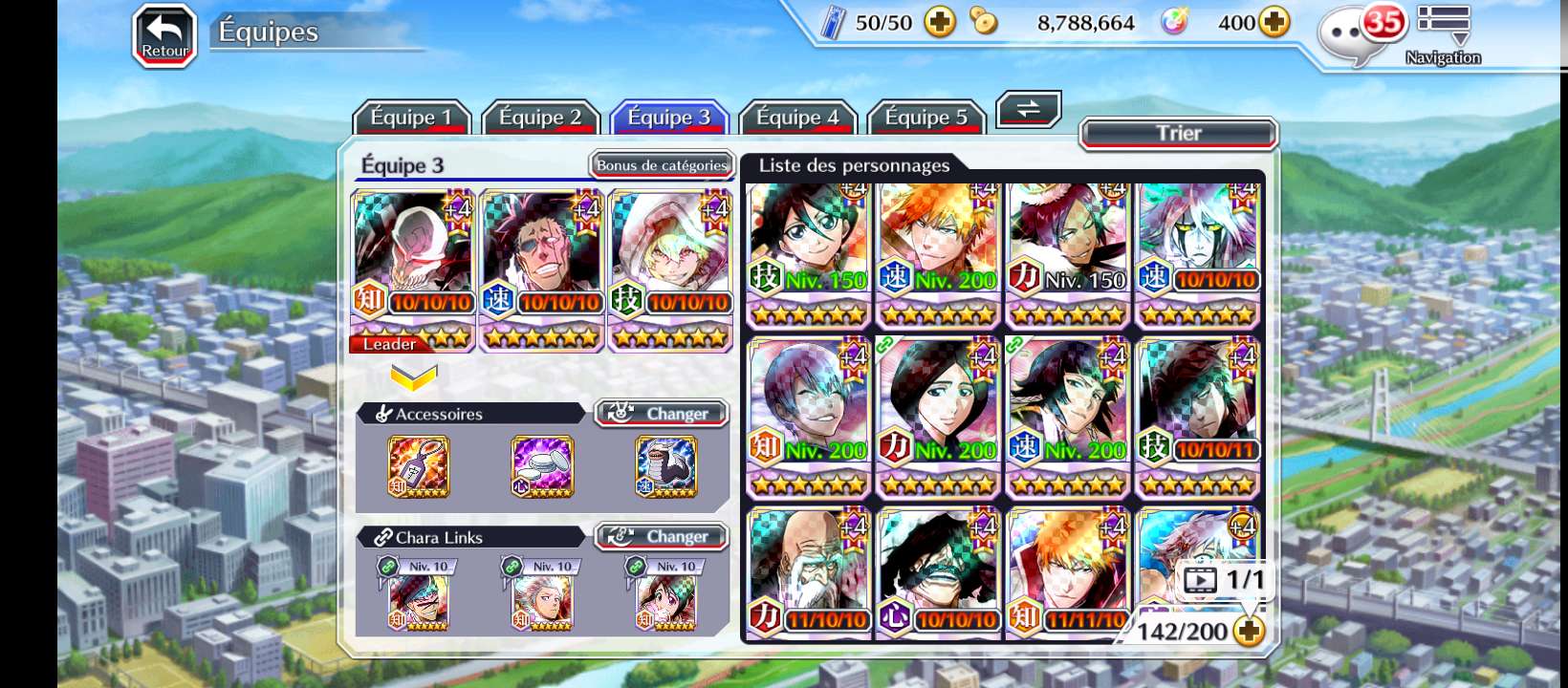
Task: Select the Équipe 4 tab
Action: coord(797,118)
